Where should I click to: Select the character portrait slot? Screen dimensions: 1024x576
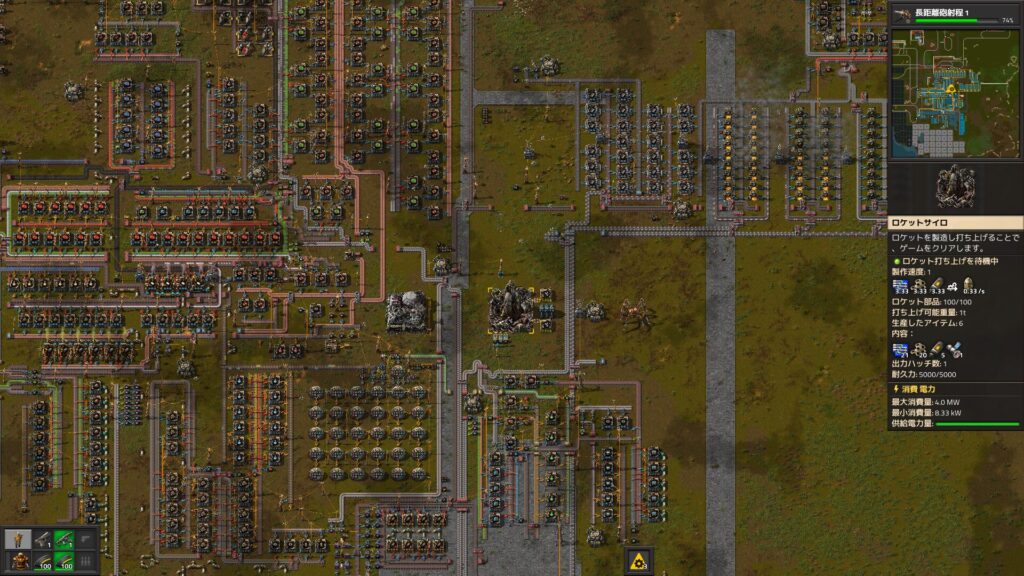pos(19,539)
